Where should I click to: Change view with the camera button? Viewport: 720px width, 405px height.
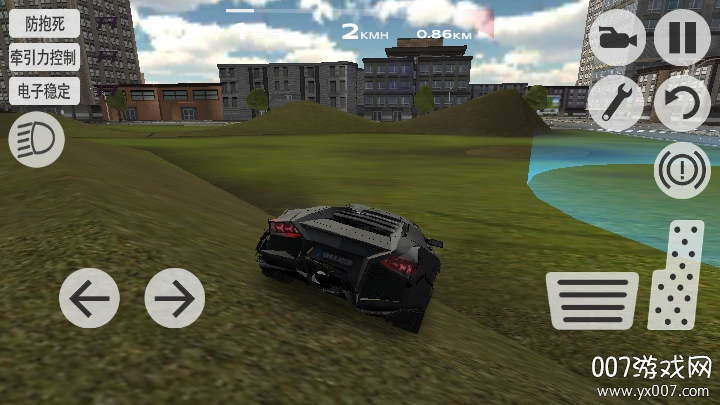coord(615,38)
